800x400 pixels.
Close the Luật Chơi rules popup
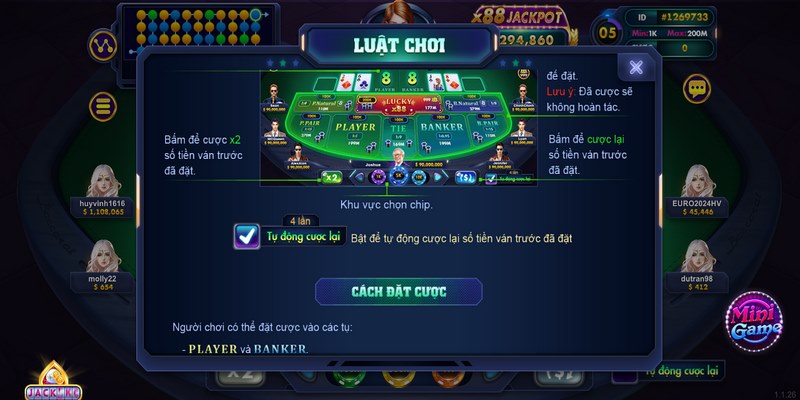coord(636,67)
